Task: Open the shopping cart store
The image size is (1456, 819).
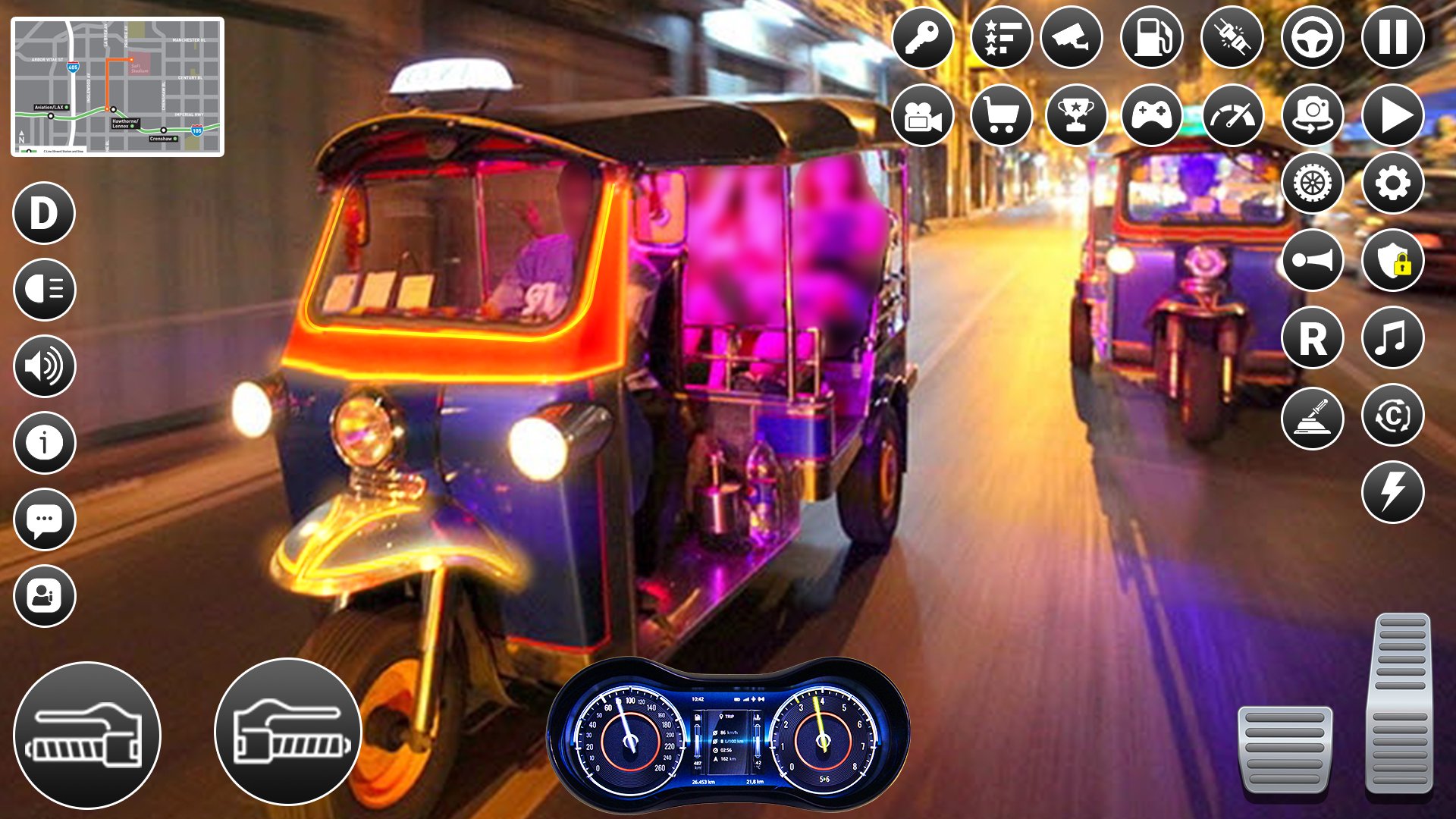Action: (x=1001, y=115)
